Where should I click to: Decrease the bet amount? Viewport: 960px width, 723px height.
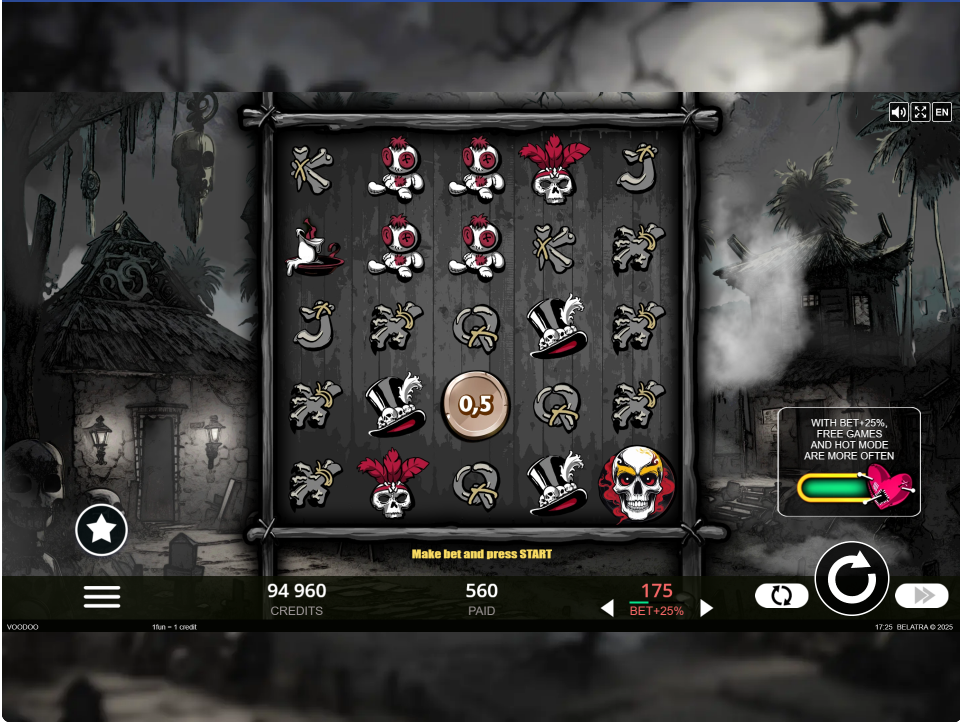coord(607,608)
